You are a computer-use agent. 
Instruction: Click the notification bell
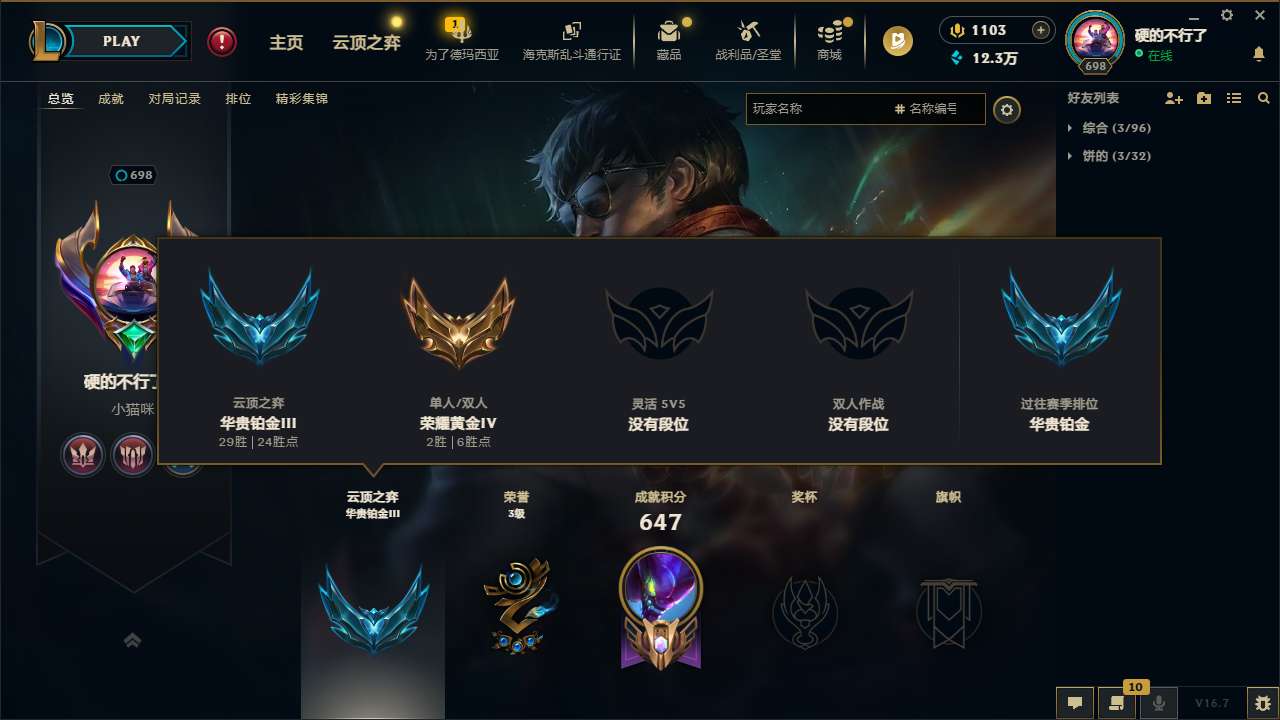[1259, 54]
